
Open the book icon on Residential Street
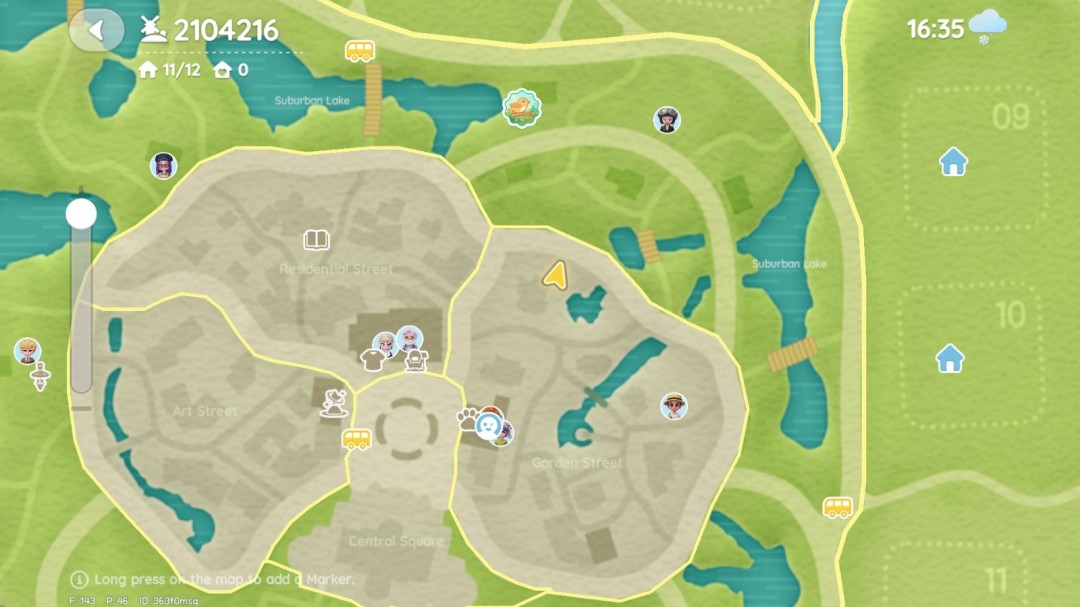click(317, 240)
